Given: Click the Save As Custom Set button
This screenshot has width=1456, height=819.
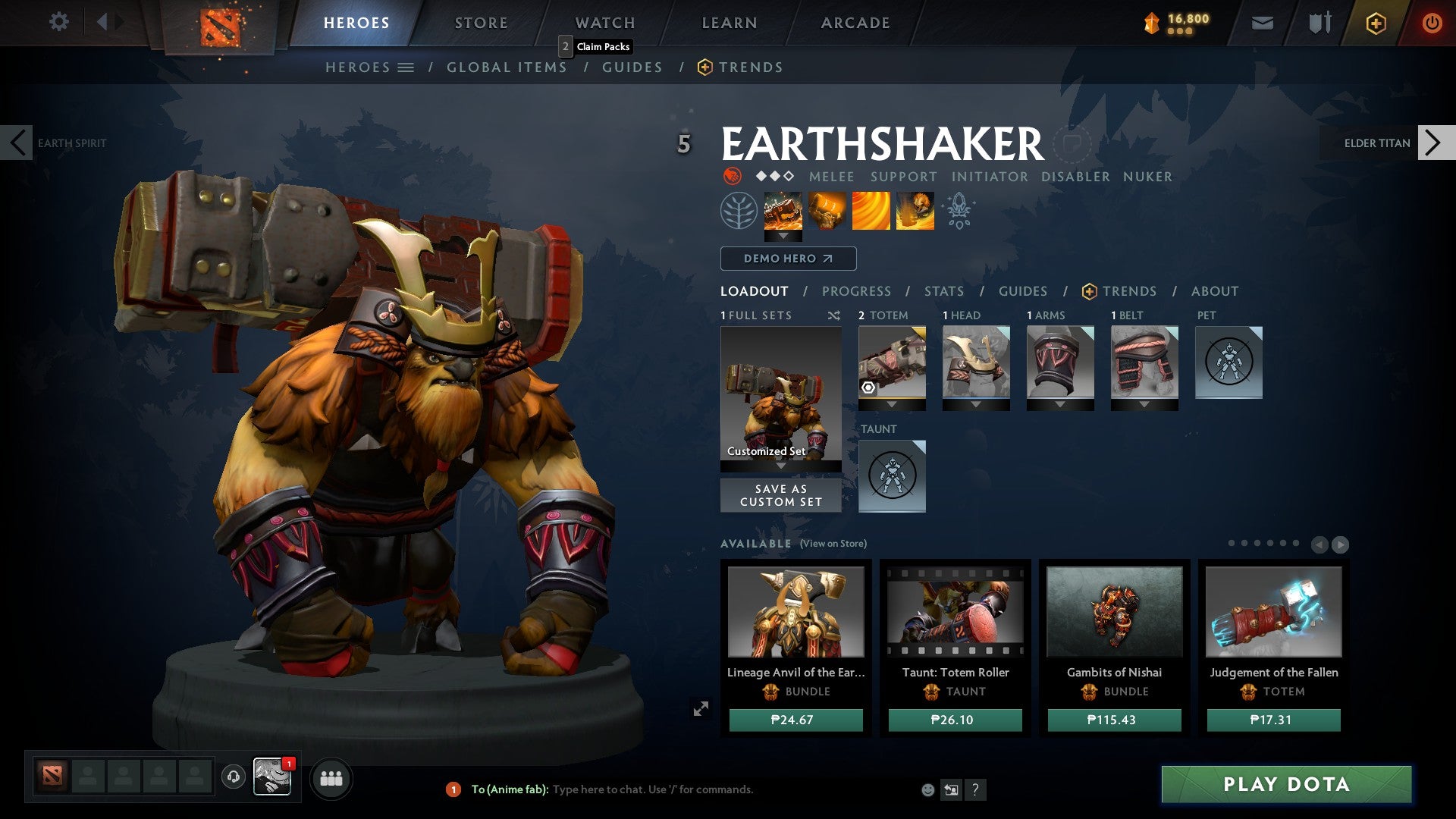Looking at the screenshot, I should pos(780,495).
